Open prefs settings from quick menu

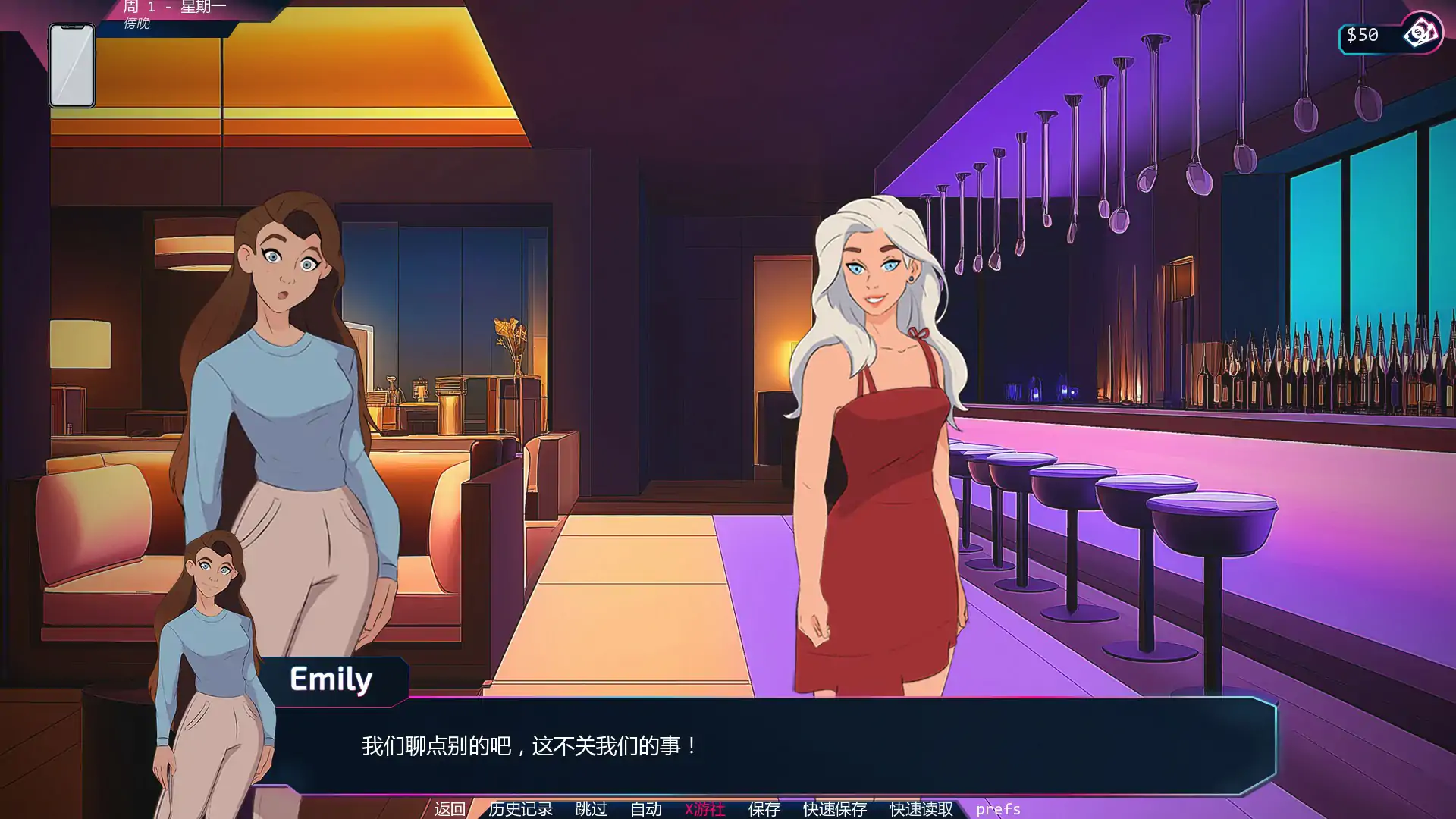(999, 809)
